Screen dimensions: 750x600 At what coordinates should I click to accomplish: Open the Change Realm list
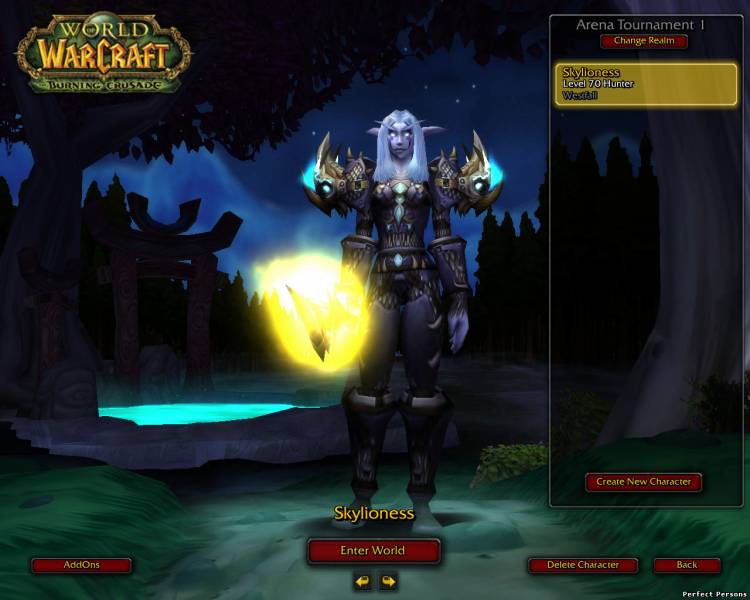(644, 41)
